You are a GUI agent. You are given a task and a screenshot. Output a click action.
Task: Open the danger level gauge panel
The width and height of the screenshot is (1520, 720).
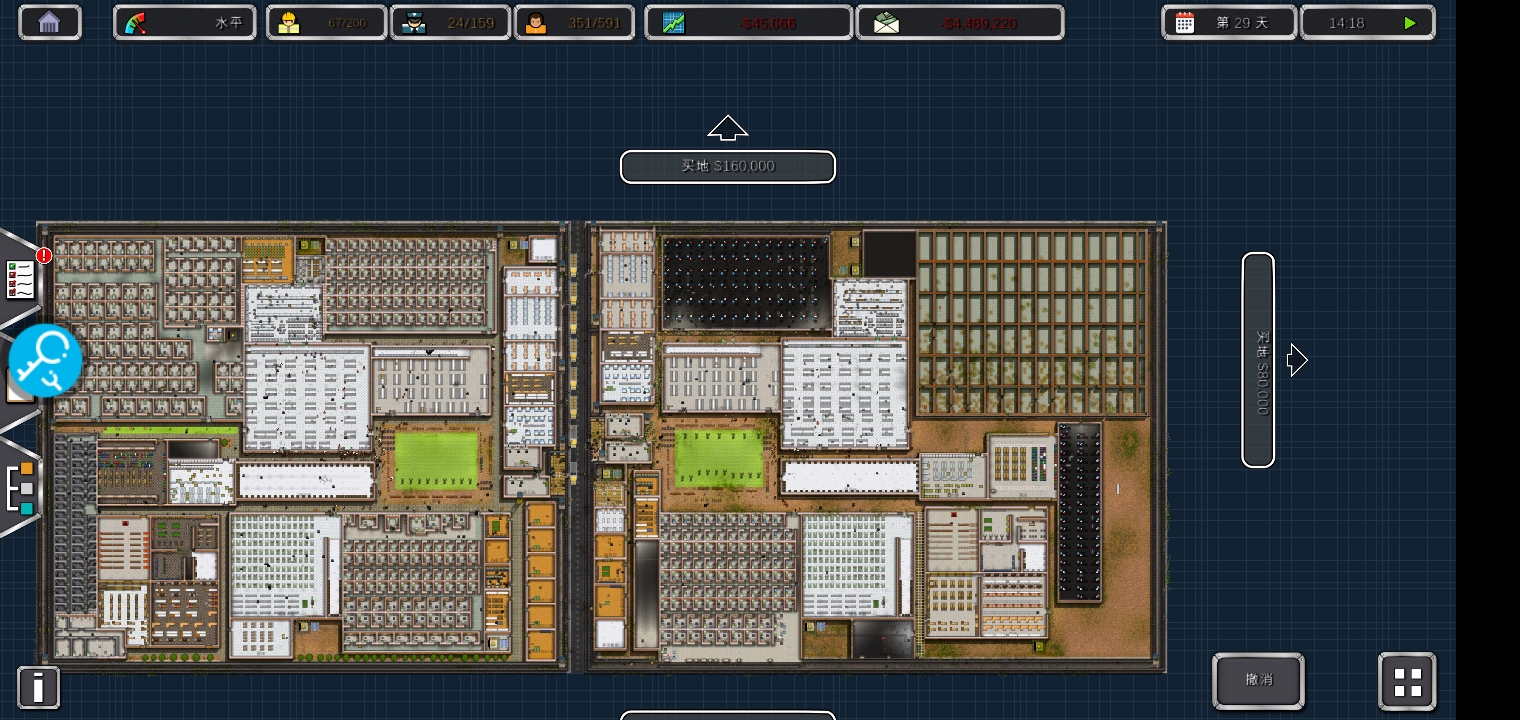click(x=185, y=22)
